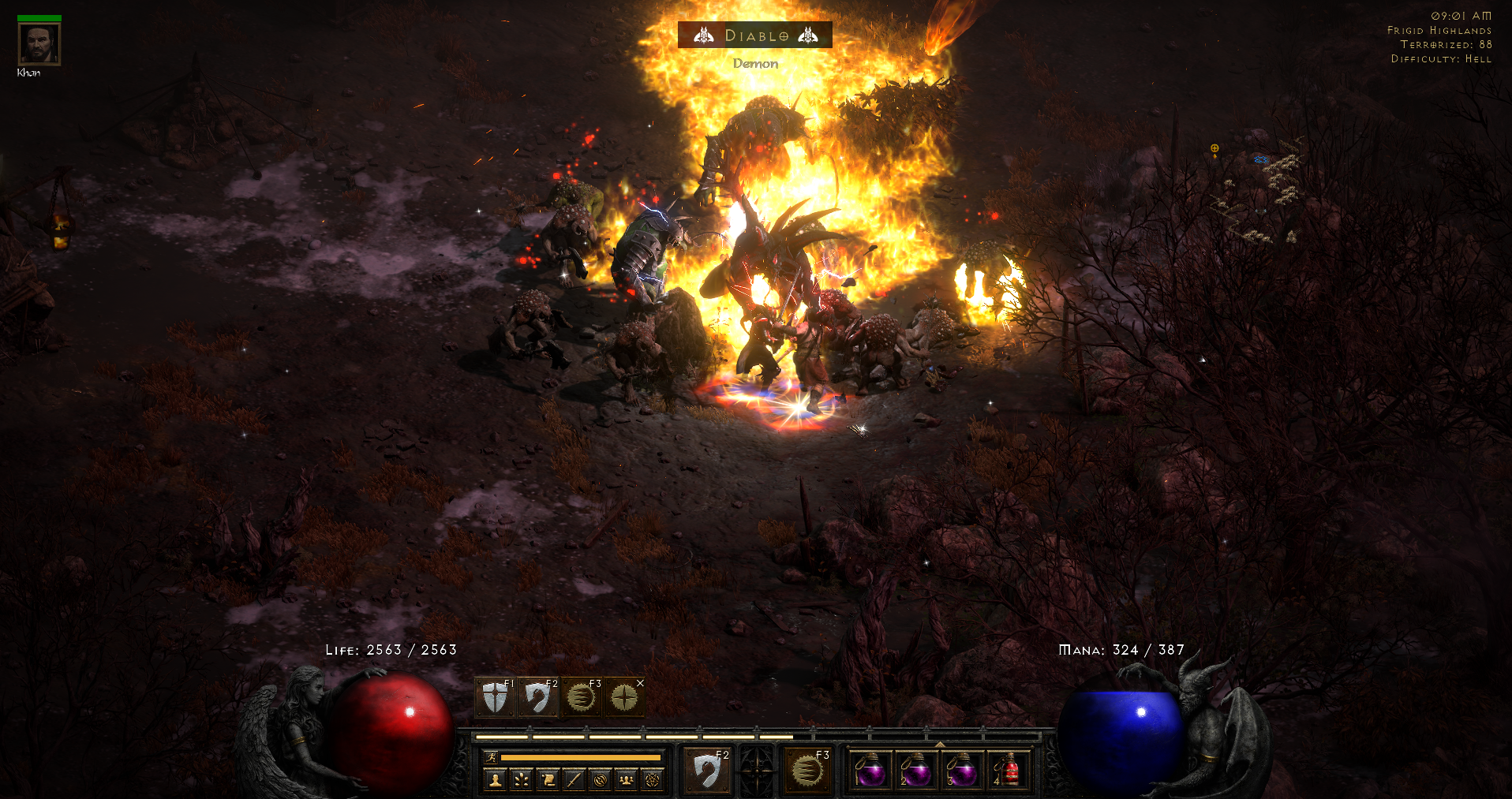Viewport: 1512px width, 799px height.
Task: Click the sword icon mini panel button
Action: [574, 780]
